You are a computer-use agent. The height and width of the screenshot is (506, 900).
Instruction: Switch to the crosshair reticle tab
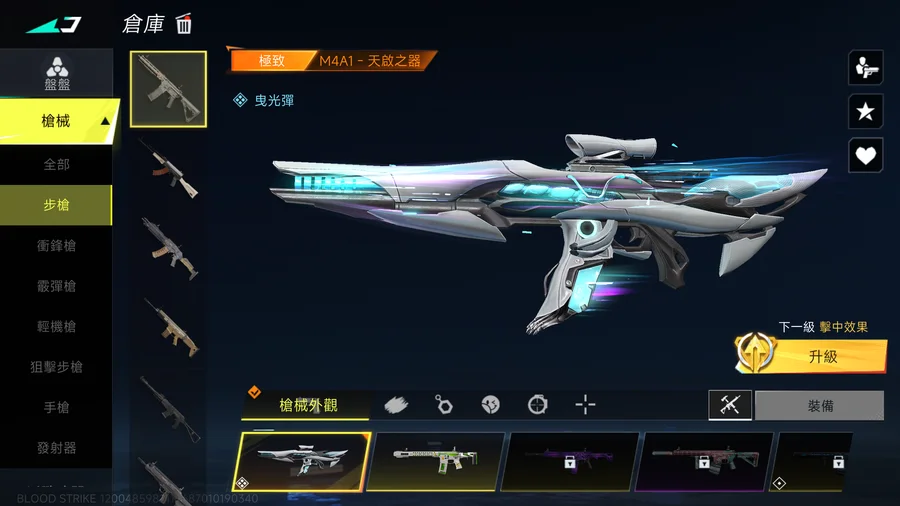(586, 405)
